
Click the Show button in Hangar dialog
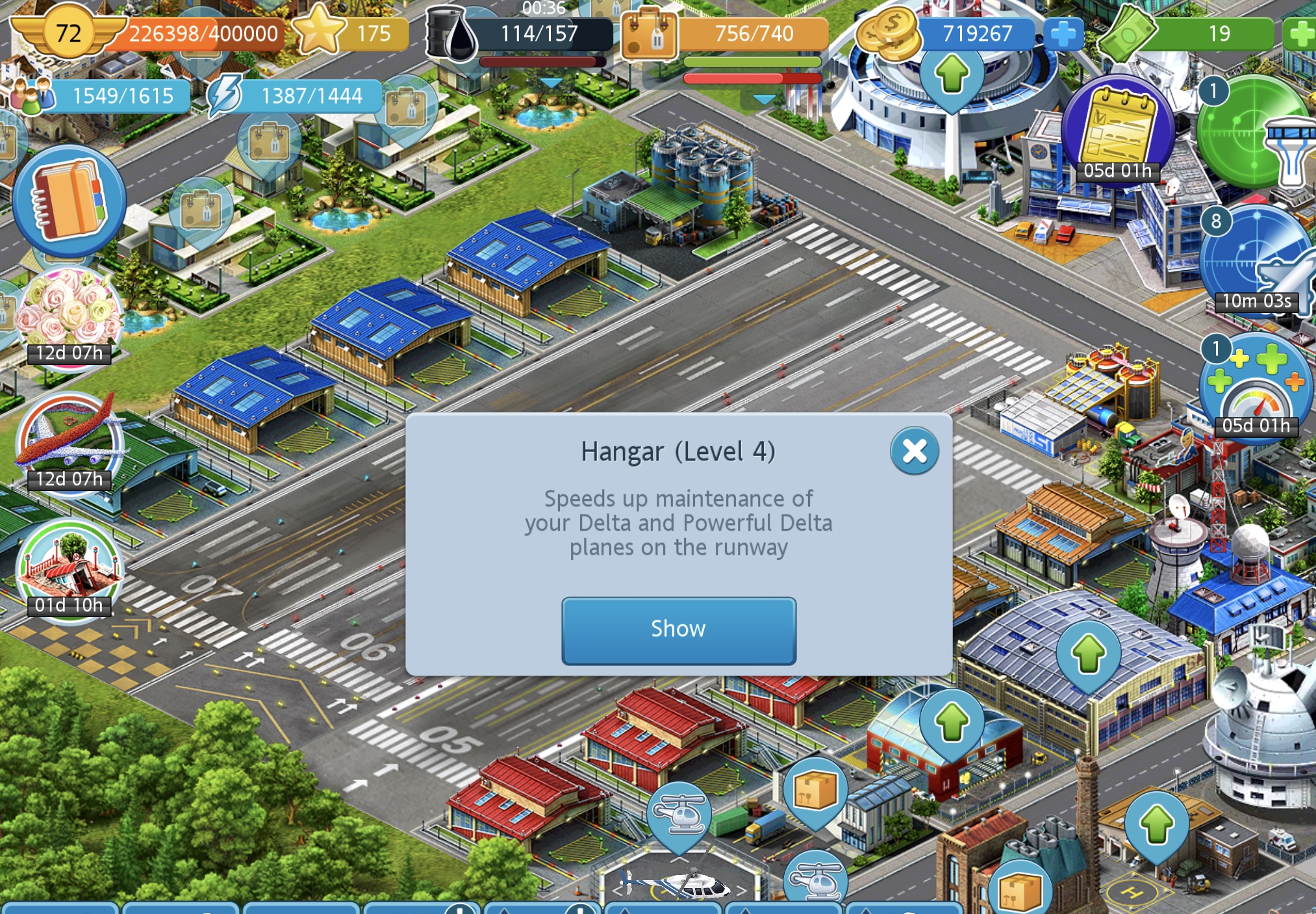point(678,629)
